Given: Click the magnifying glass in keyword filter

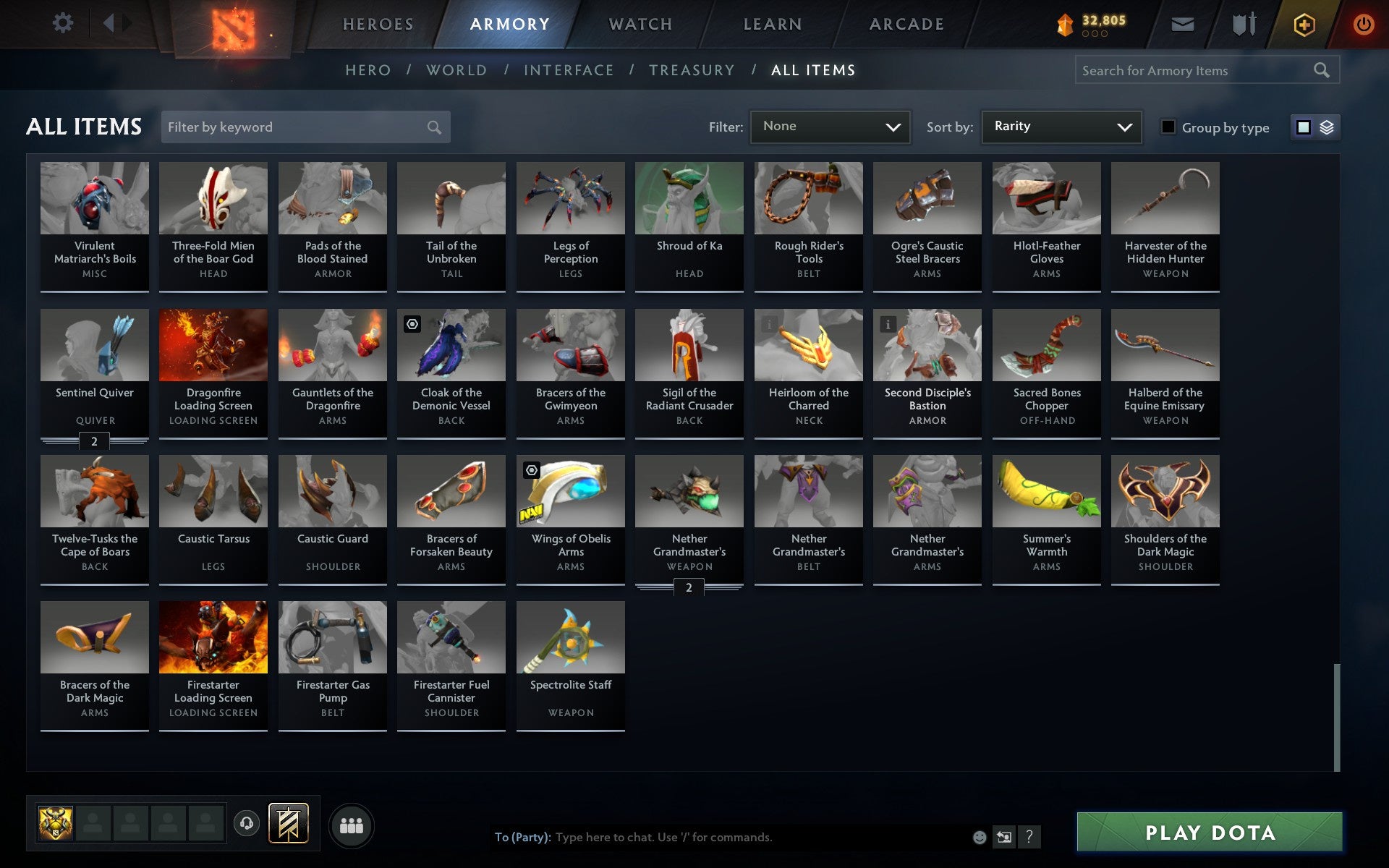Looking at the screenshot, I should 434,127.
